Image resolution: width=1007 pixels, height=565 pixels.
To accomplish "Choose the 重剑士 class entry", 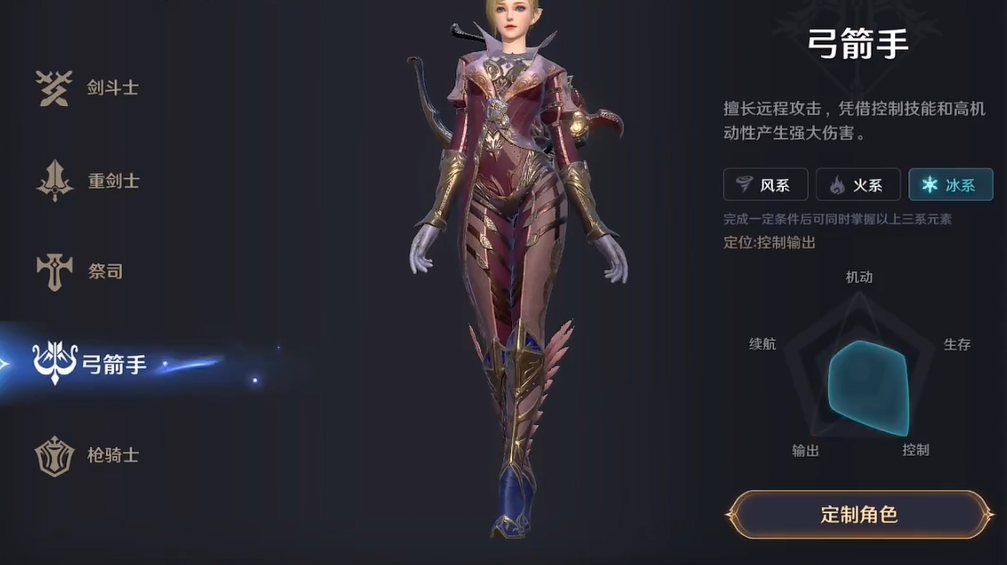I will pyautogui.click(x=89, y=181).
